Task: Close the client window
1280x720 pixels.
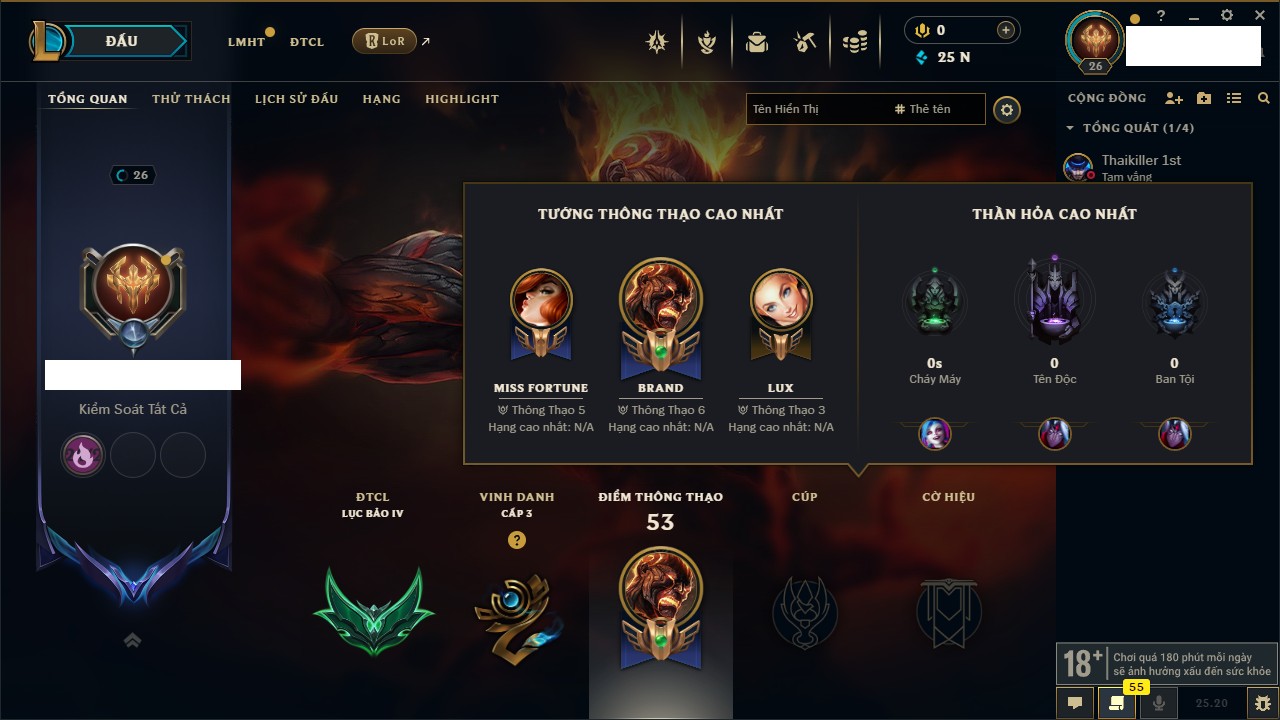Action: pos(1258,16)
